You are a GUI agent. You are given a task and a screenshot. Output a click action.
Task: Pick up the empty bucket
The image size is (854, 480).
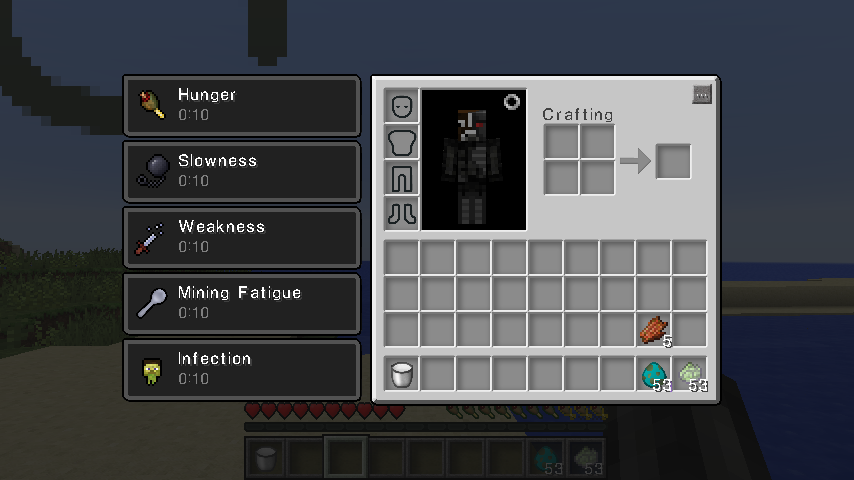click(402, 374)
